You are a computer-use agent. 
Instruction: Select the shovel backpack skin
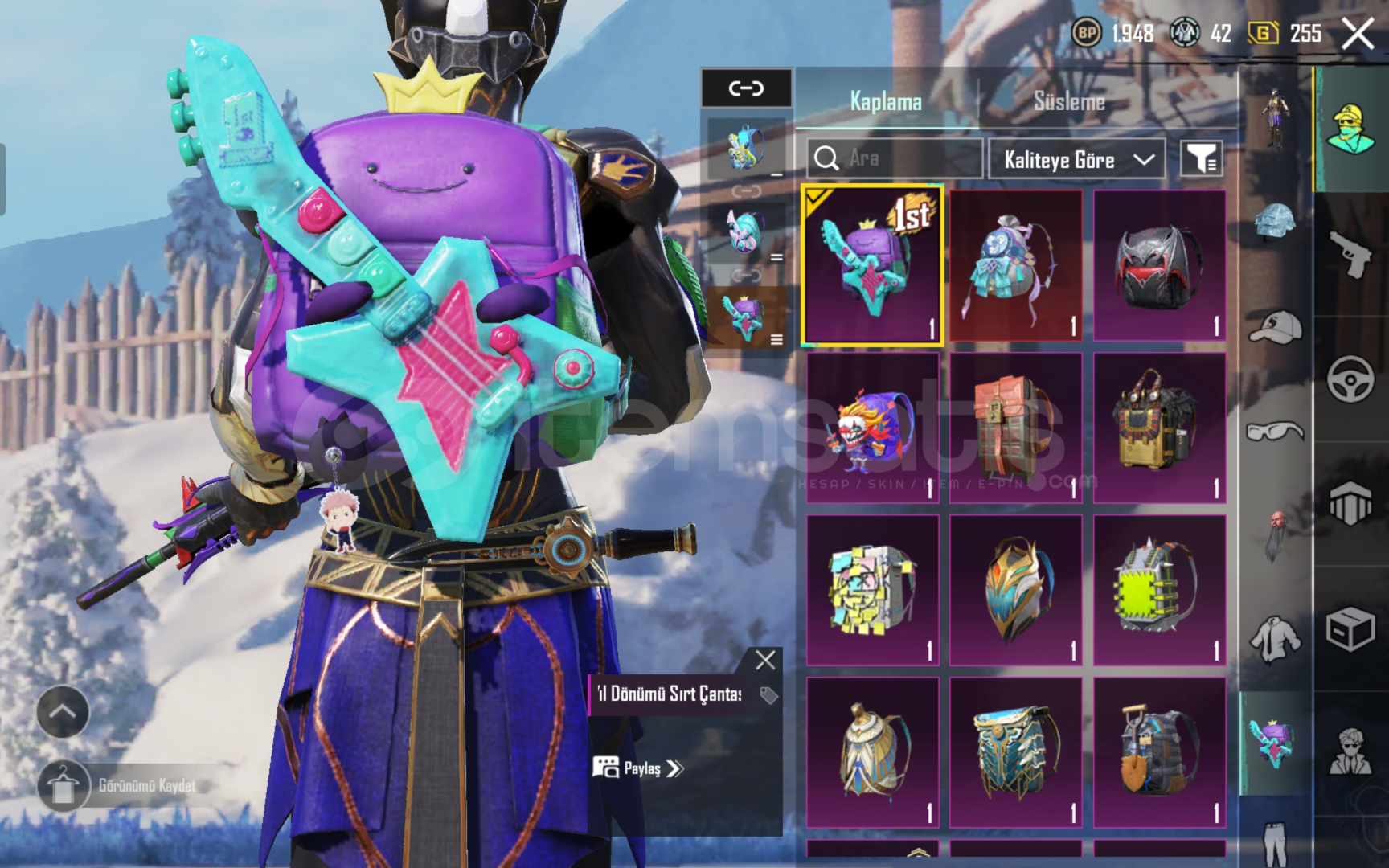pos(1159,753)
